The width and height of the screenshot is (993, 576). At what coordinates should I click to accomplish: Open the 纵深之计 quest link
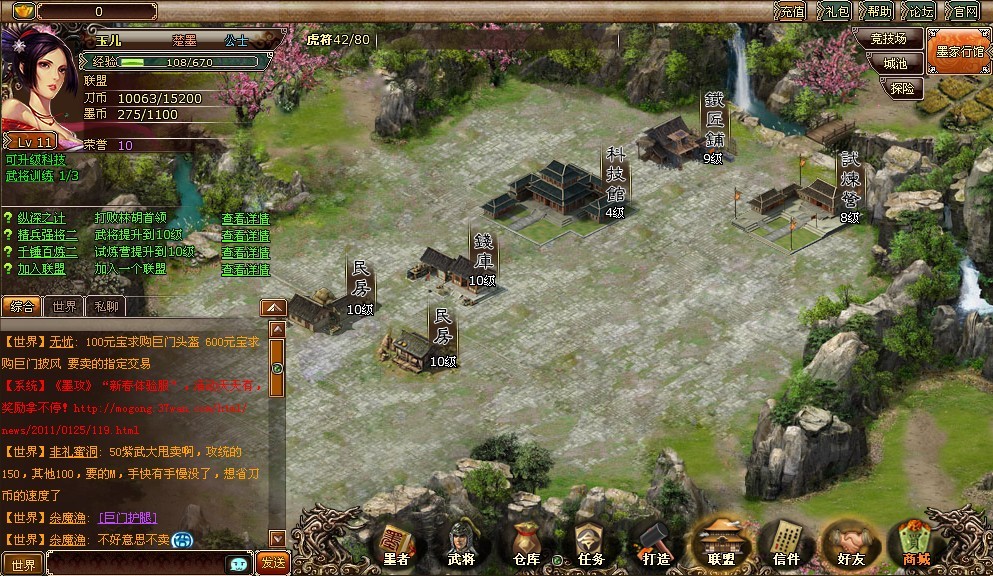click(40, 218)
